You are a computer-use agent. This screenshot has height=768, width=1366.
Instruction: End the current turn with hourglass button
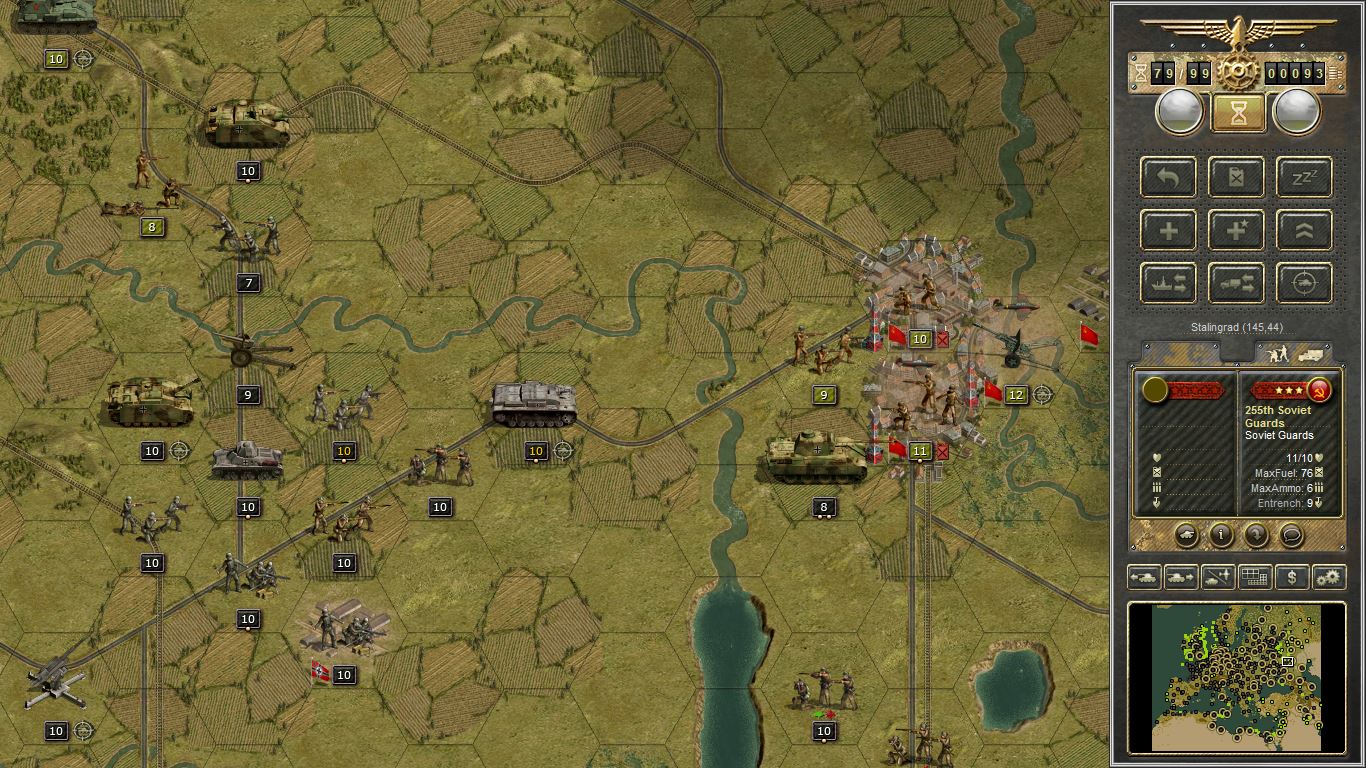pos(1237,111)
